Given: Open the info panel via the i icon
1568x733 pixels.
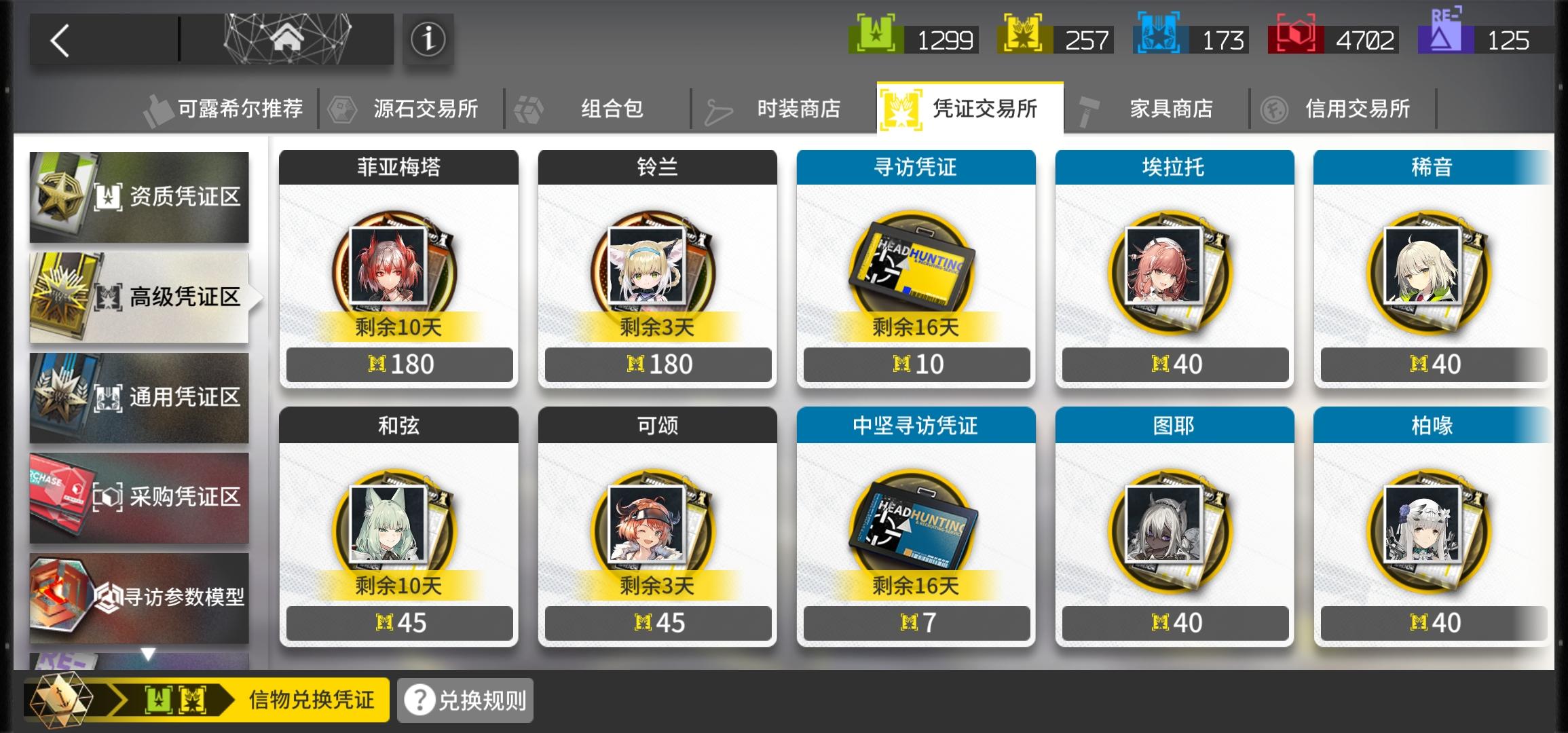Looking at the screenshot, I should point(430,39).
